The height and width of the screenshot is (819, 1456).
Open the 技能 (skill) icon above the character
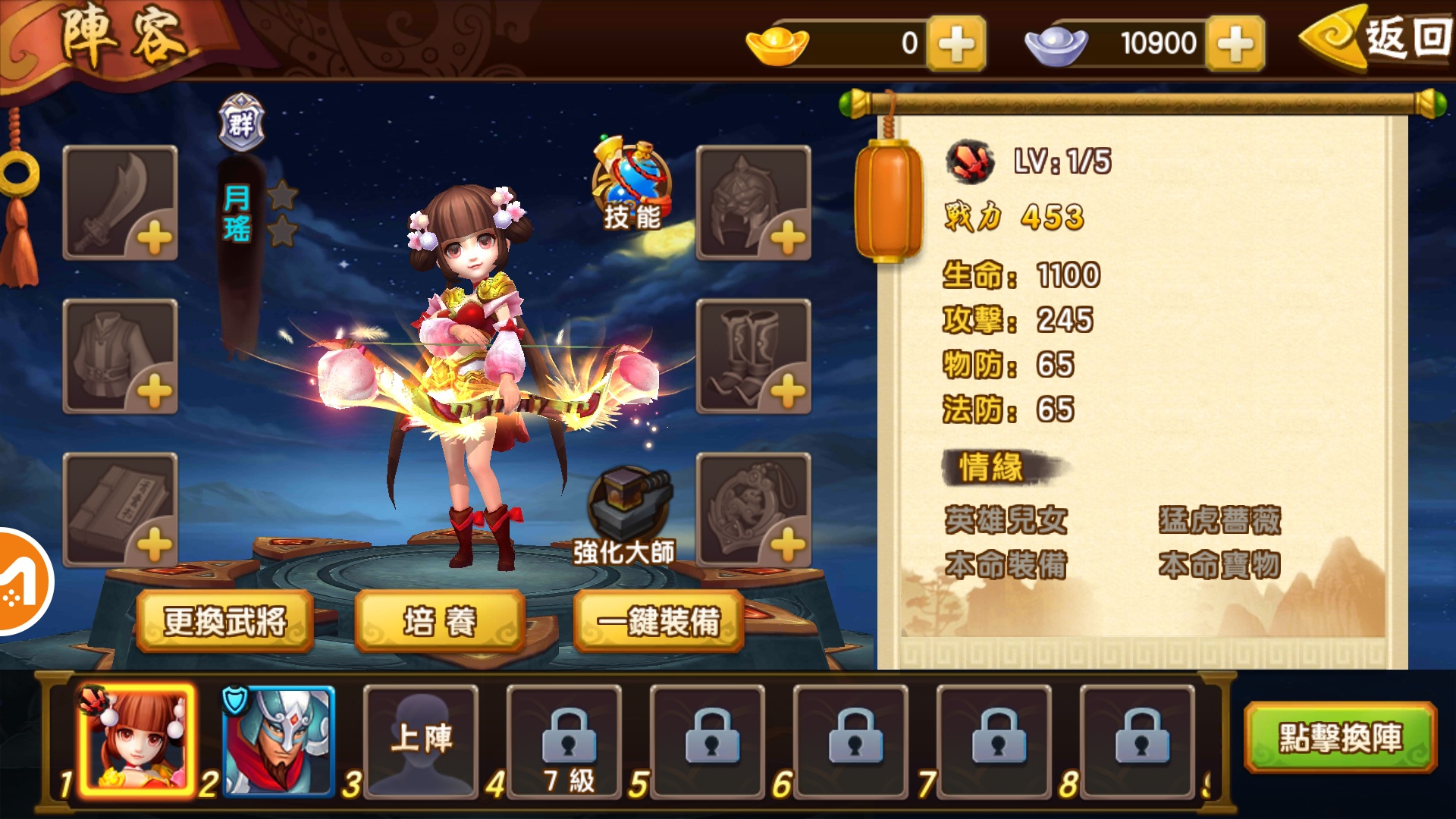pyautogui.click(x=631, y=182)
